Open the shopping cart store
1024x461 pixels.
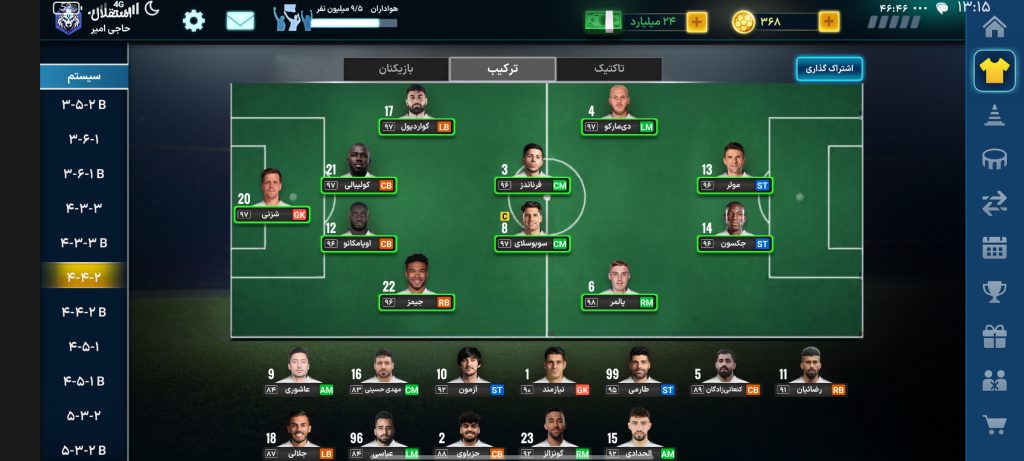pos(994,425)
